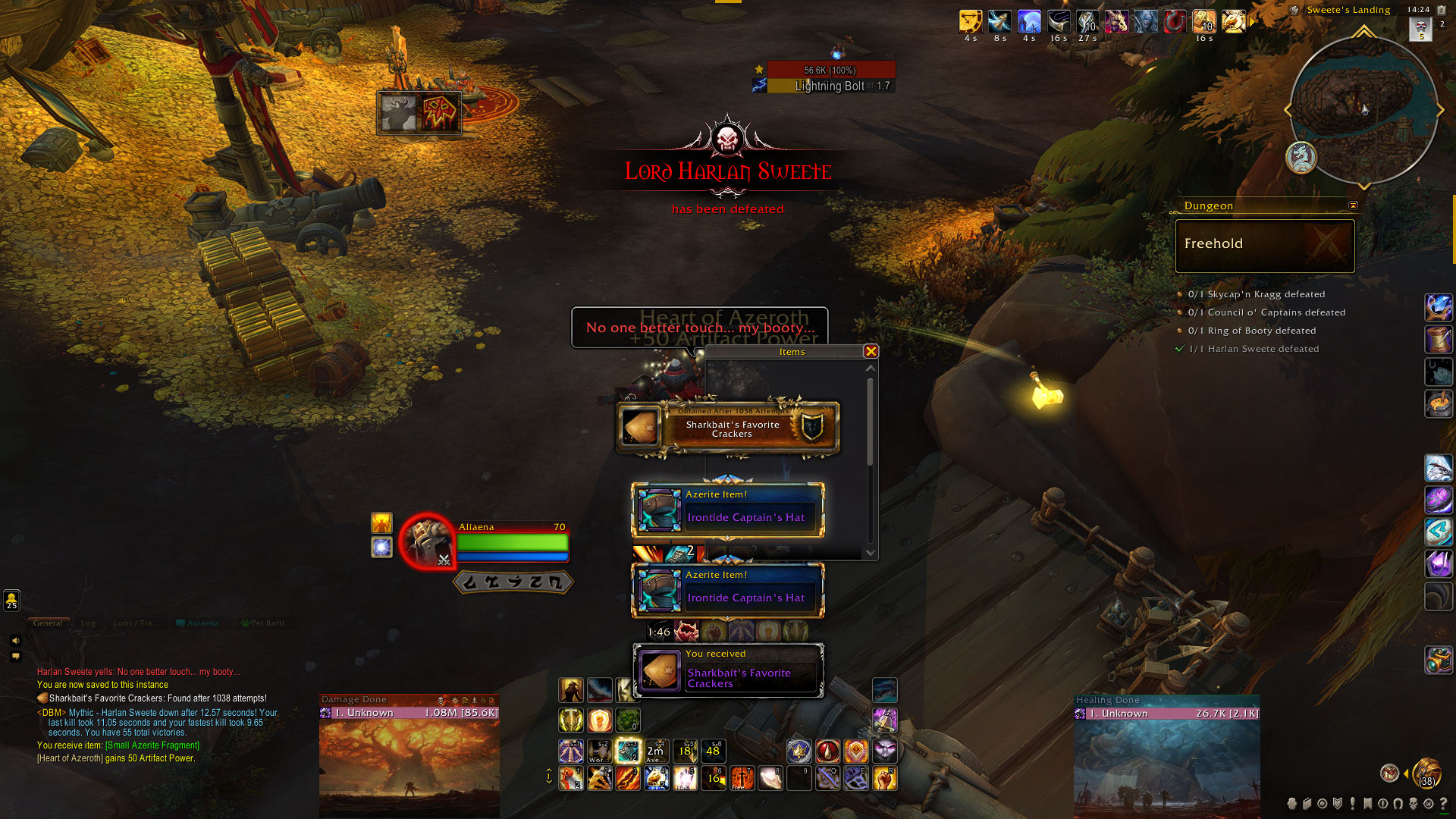
Task: Collapse the Dungeon objective tracker
Action: 1353,206
